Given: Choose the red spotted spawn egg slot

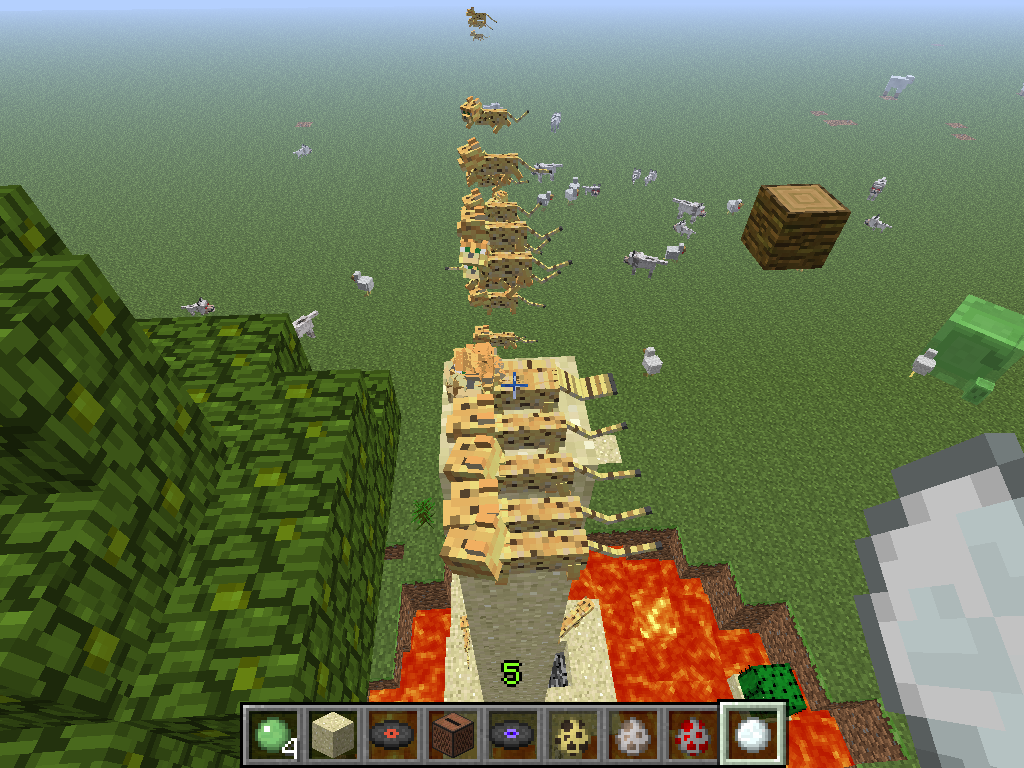Looking at the screenshot, I should click(691, 734).
